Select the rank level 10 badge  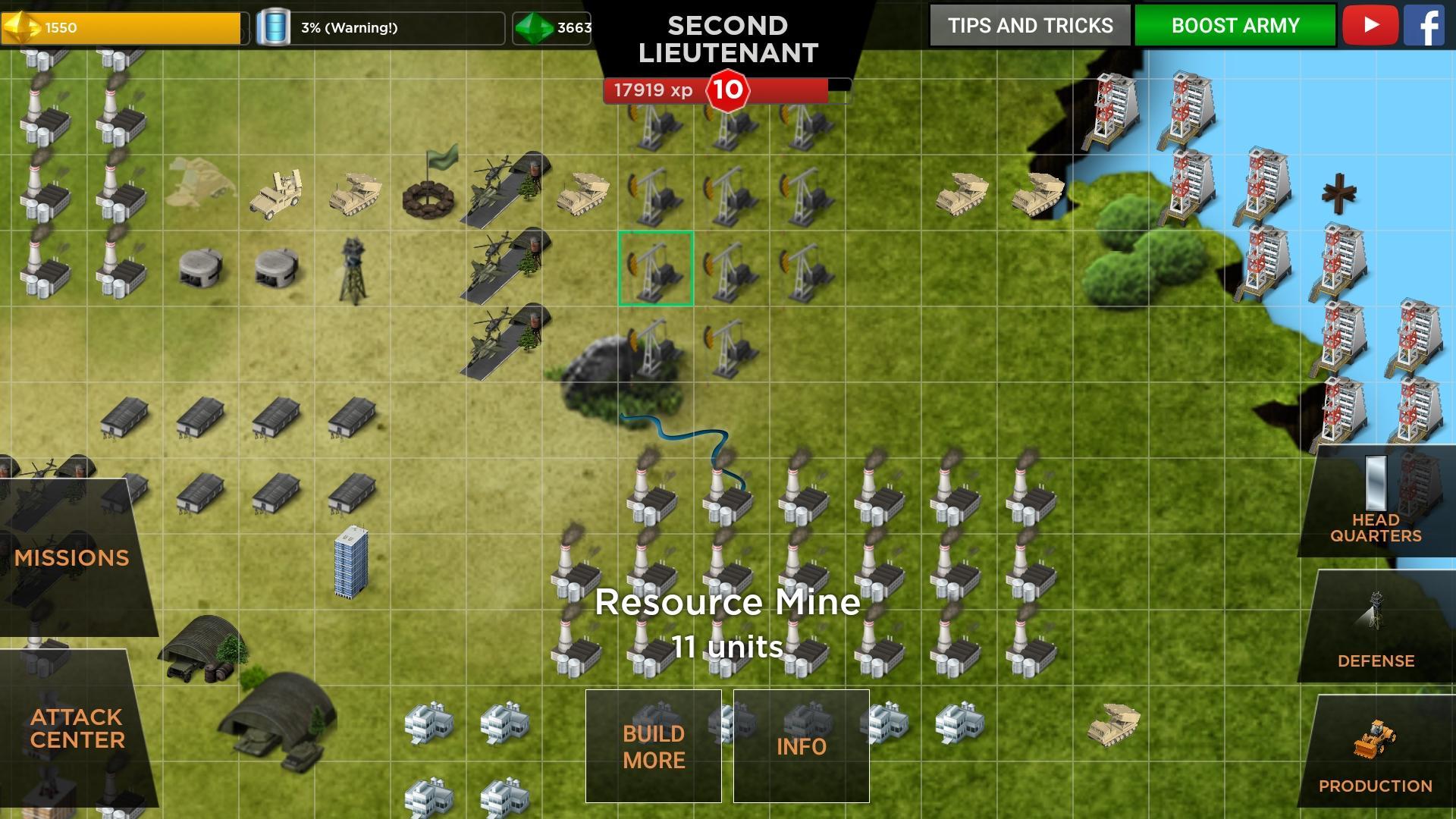(726, 90)
